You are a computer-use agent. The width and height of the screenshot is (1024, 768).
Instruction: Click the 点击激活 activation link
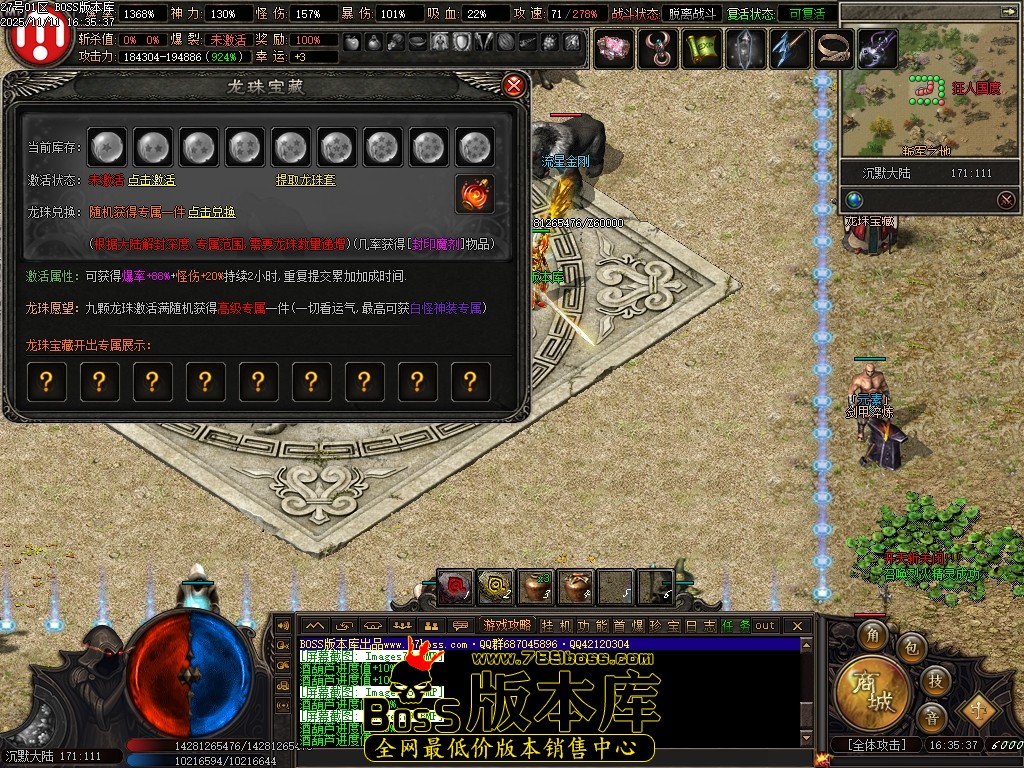coord(151,181)
